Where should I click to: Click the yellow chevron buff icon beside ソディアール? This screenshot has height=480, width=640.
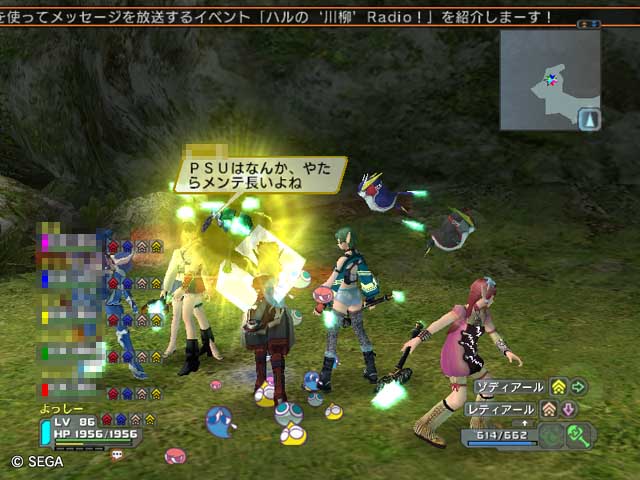click(x=559, y=387)
